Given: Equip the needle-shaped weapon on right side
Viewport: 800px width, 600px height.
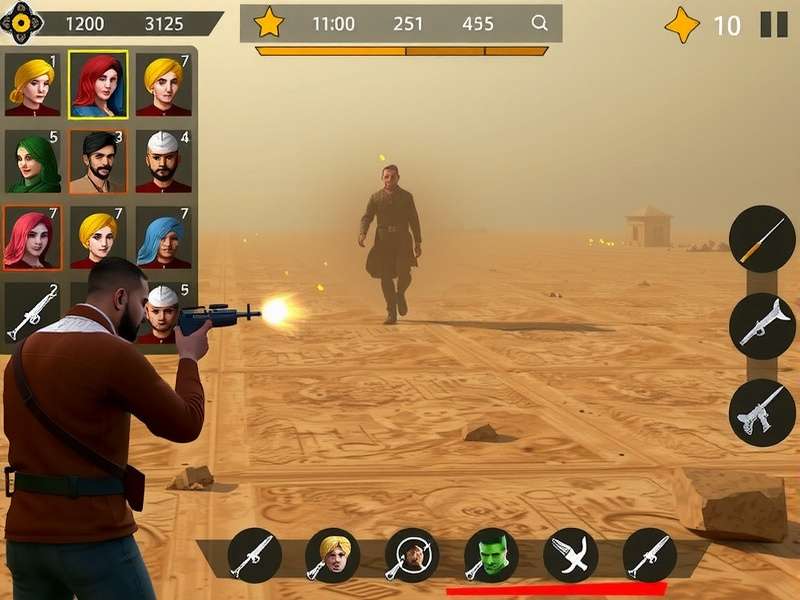Looking at the screenshot, I should 762,238.
